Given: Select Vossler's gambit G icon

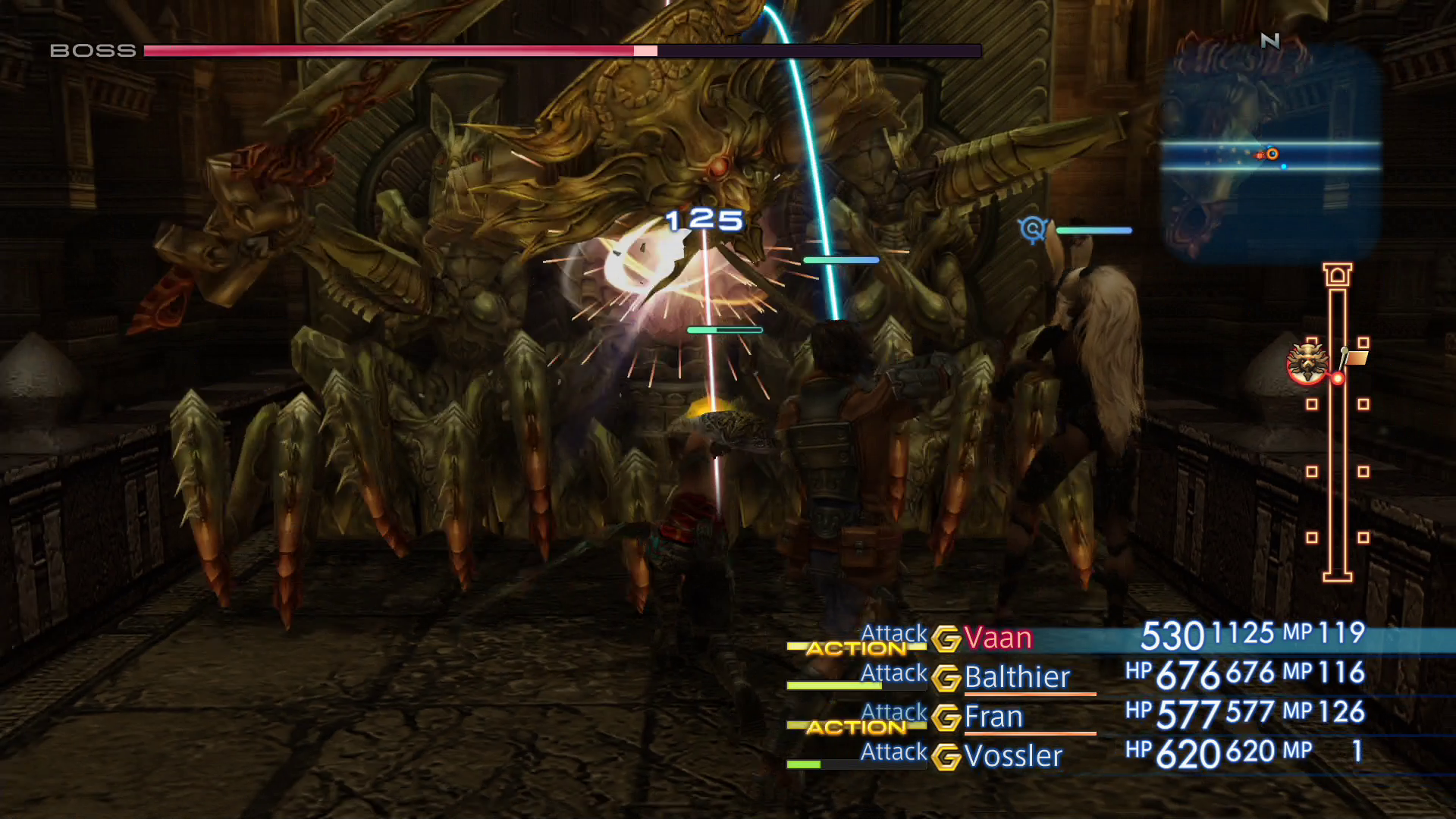Looking at the screenshot, I should click(x=947, y=757).
